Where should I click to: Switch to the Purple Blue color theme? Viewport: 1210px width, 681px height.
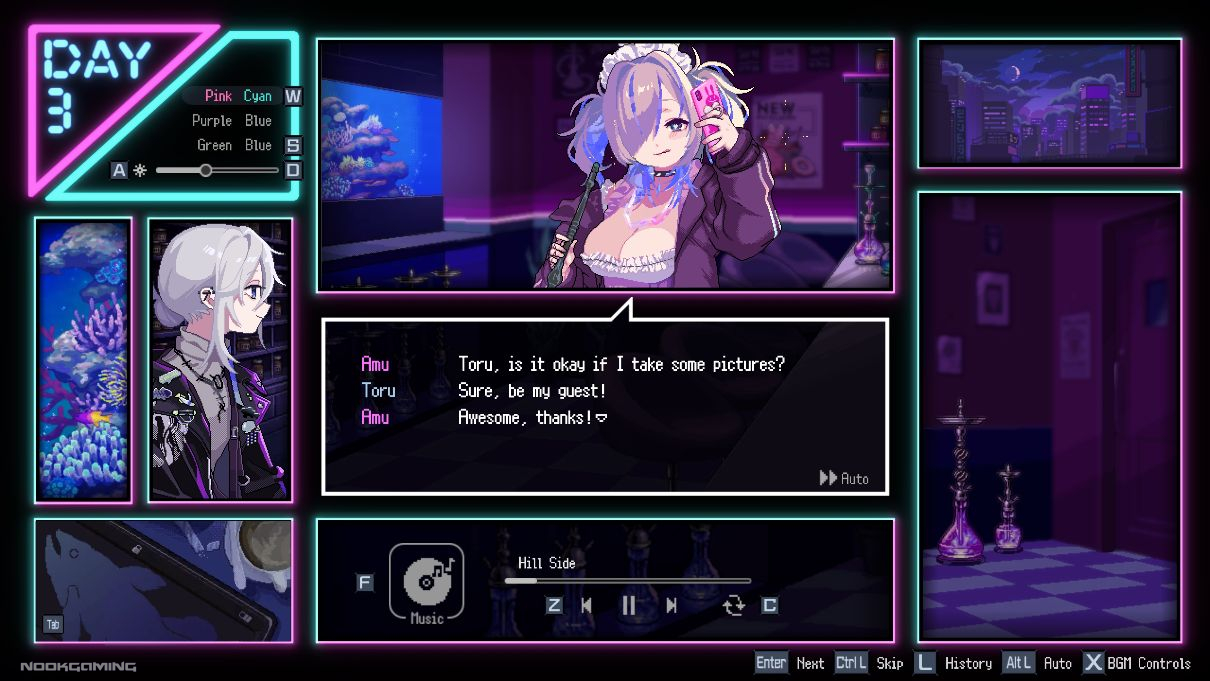click(x=232, y=121)
